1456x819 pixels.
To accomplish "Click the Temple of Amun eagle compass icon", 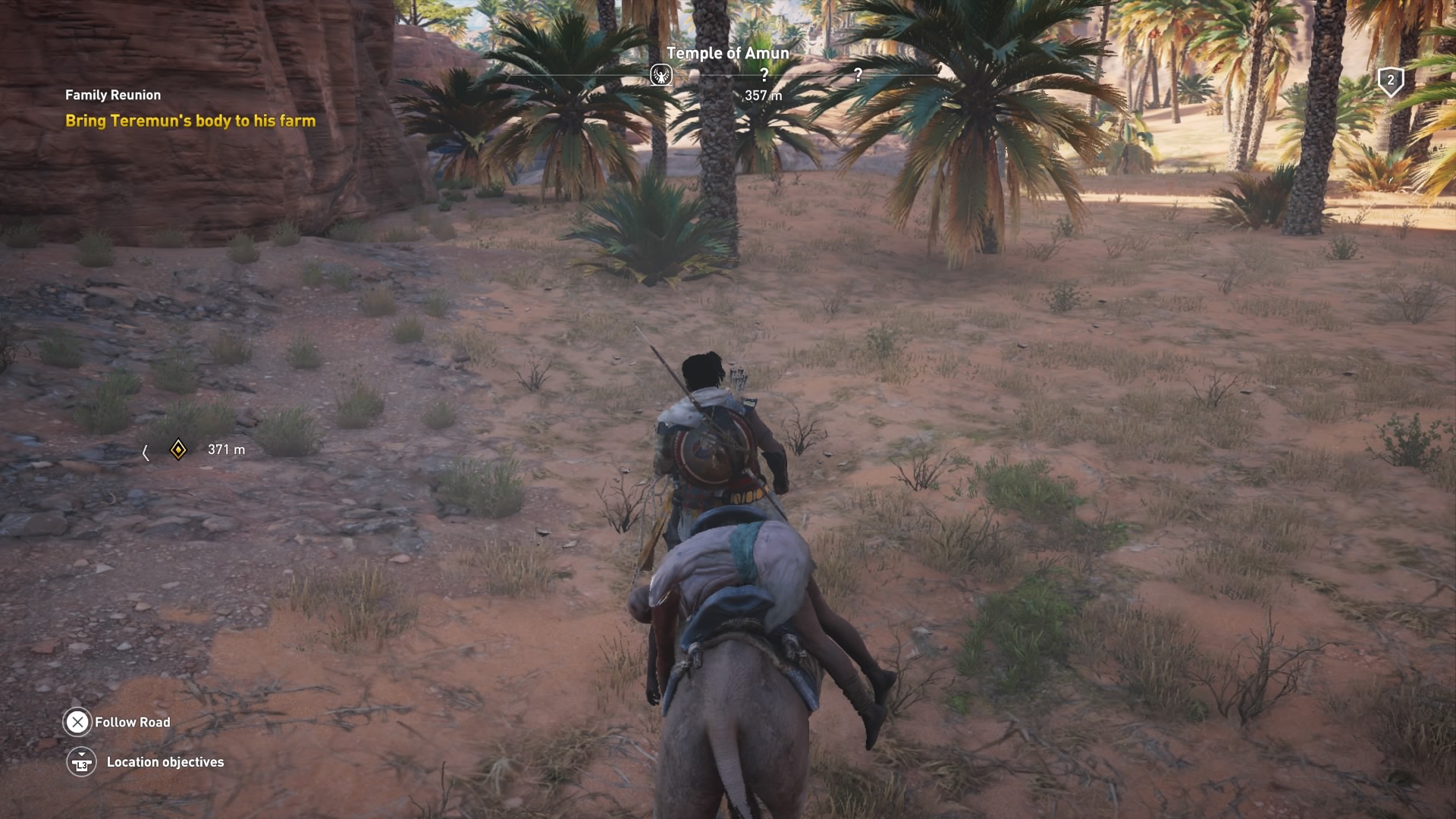I will 661,75.
